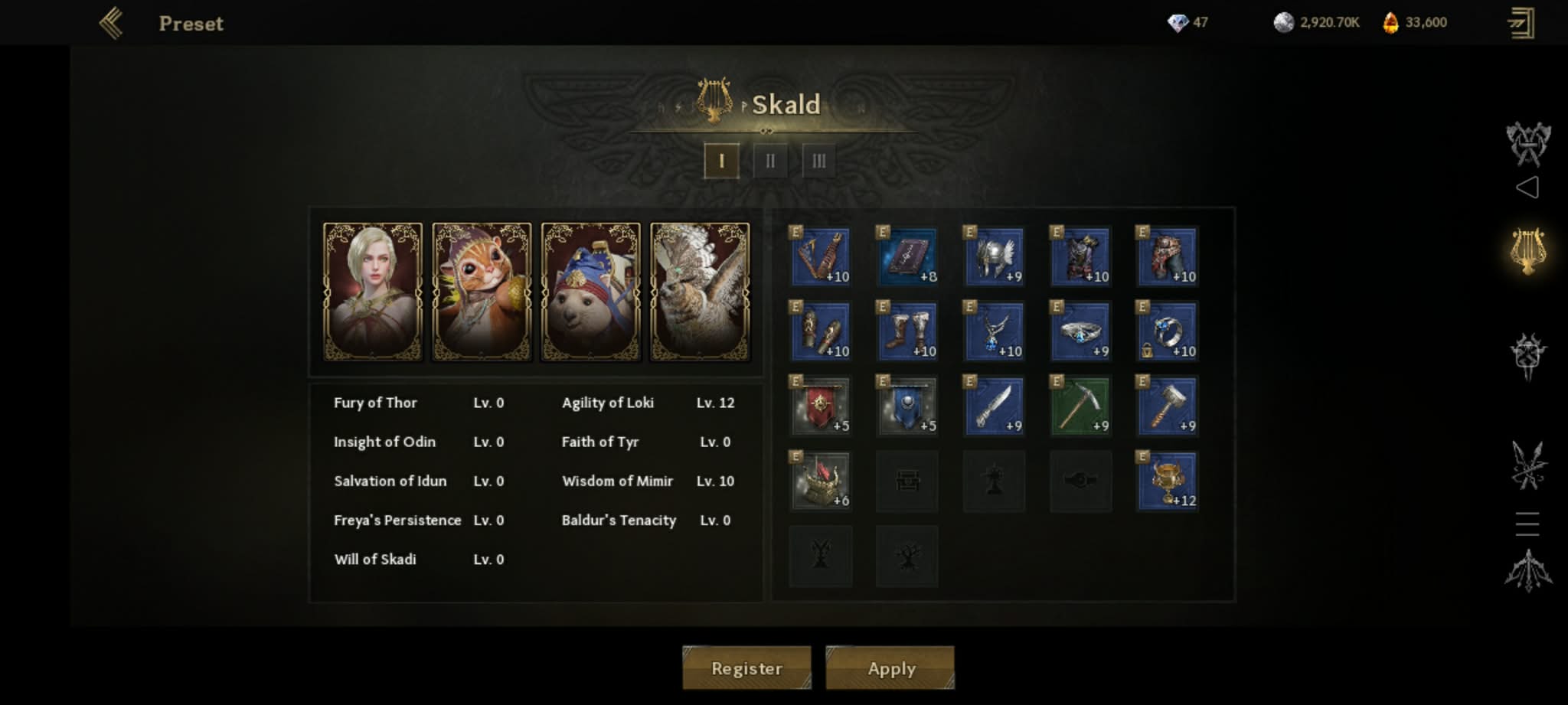Viewport: 1568px width, 705px height.
Task: Select the squirrel companion card
Action: 482,291
